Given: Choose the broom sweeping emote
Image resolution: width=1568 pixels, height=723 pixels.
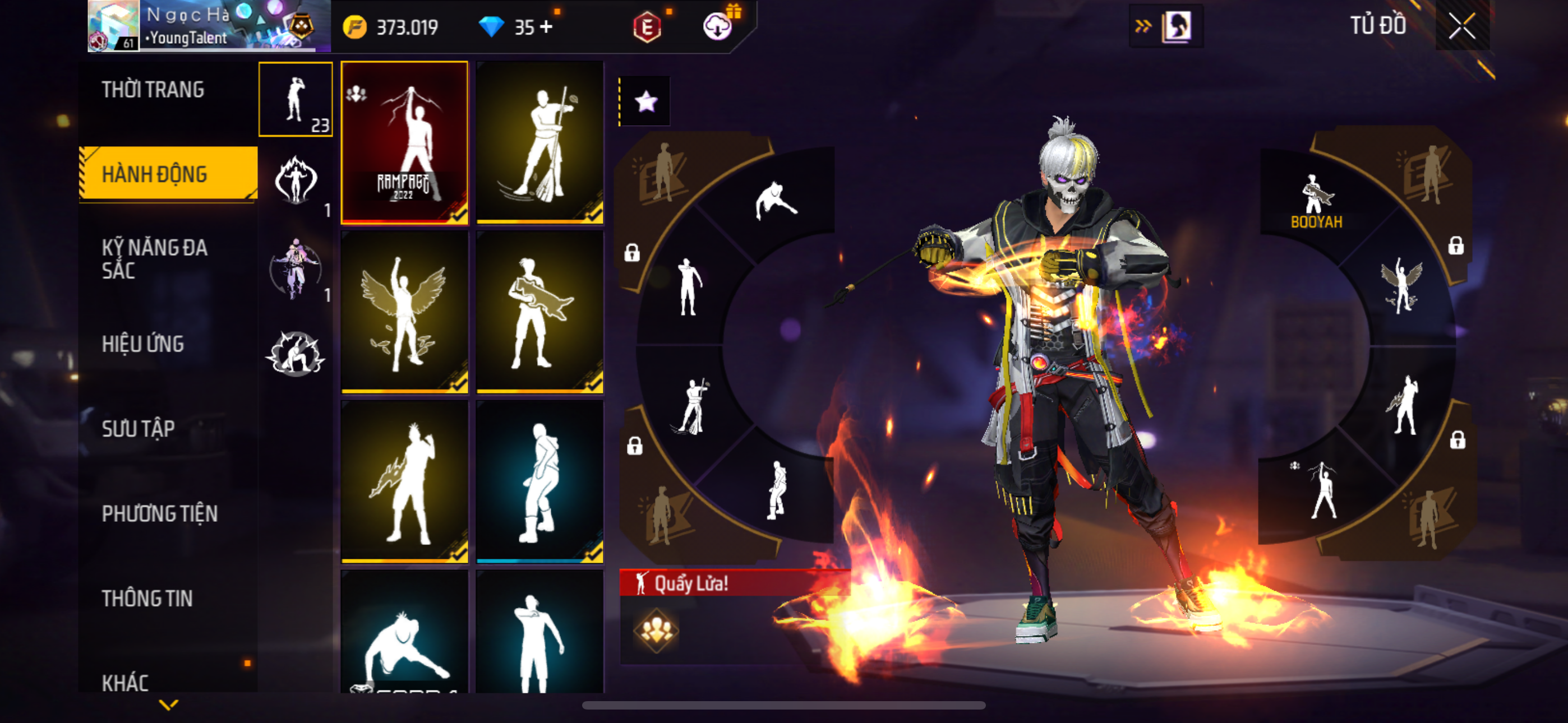Looking at the screenshot, I should pyautogui.click(x=540, y=142).
